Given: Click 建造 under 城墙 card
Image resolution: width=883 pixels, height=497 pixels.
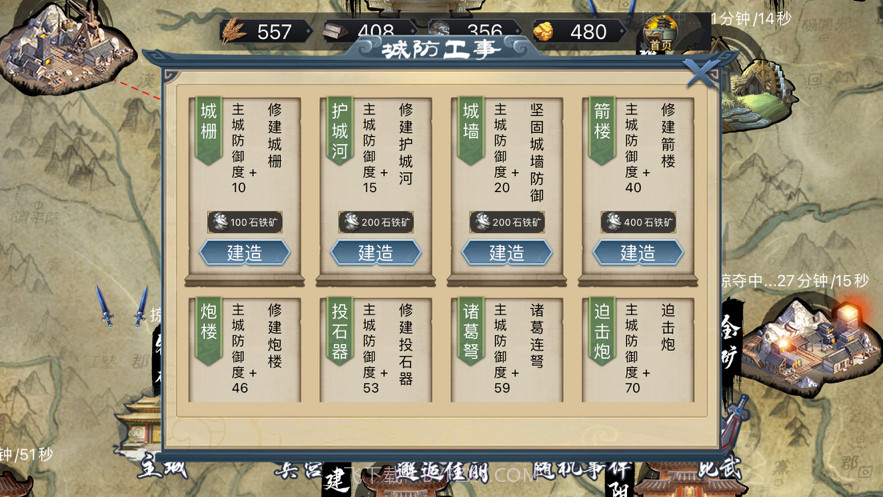Looking at the screenshot, I should (x=506, y=253).
